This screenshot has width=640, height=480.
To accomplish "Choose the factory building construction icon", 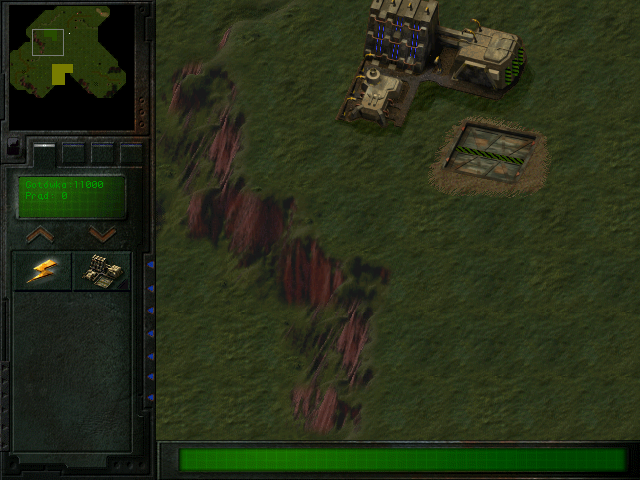I will pos(101,271).
